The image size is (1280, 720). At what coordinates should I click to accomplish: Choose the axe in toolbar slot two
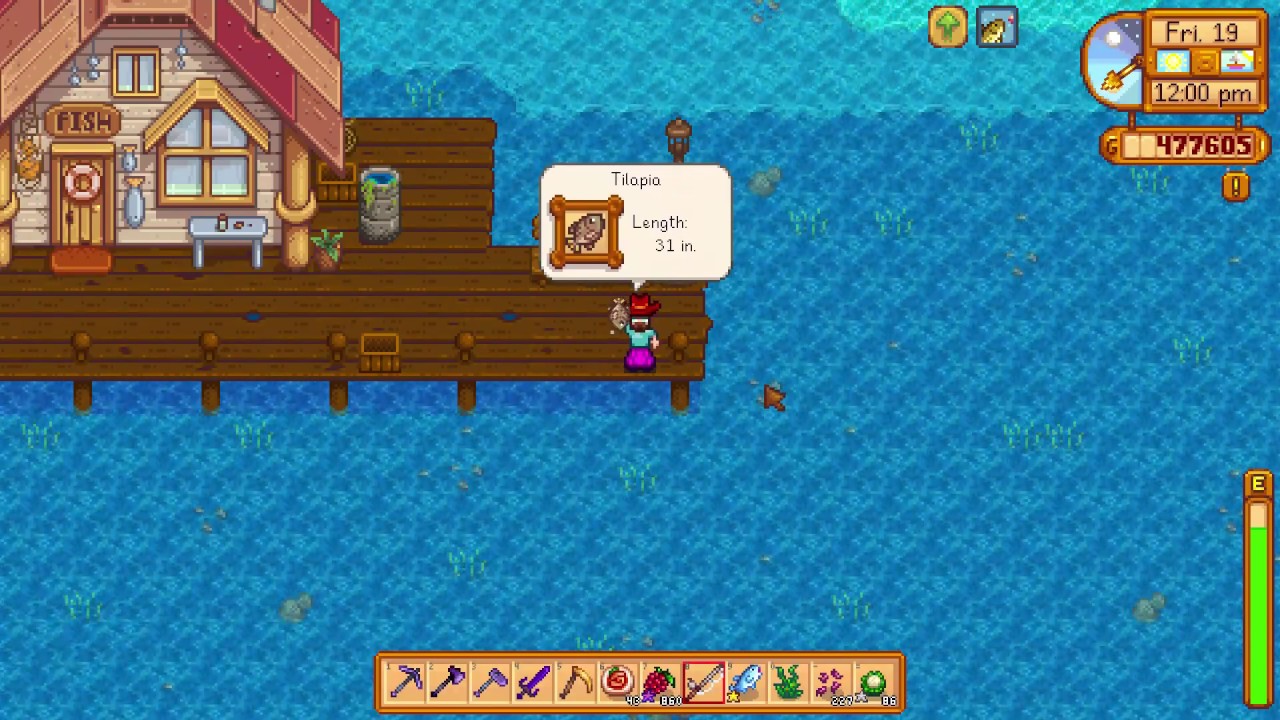pyautogui.click(x=449, y=681)
